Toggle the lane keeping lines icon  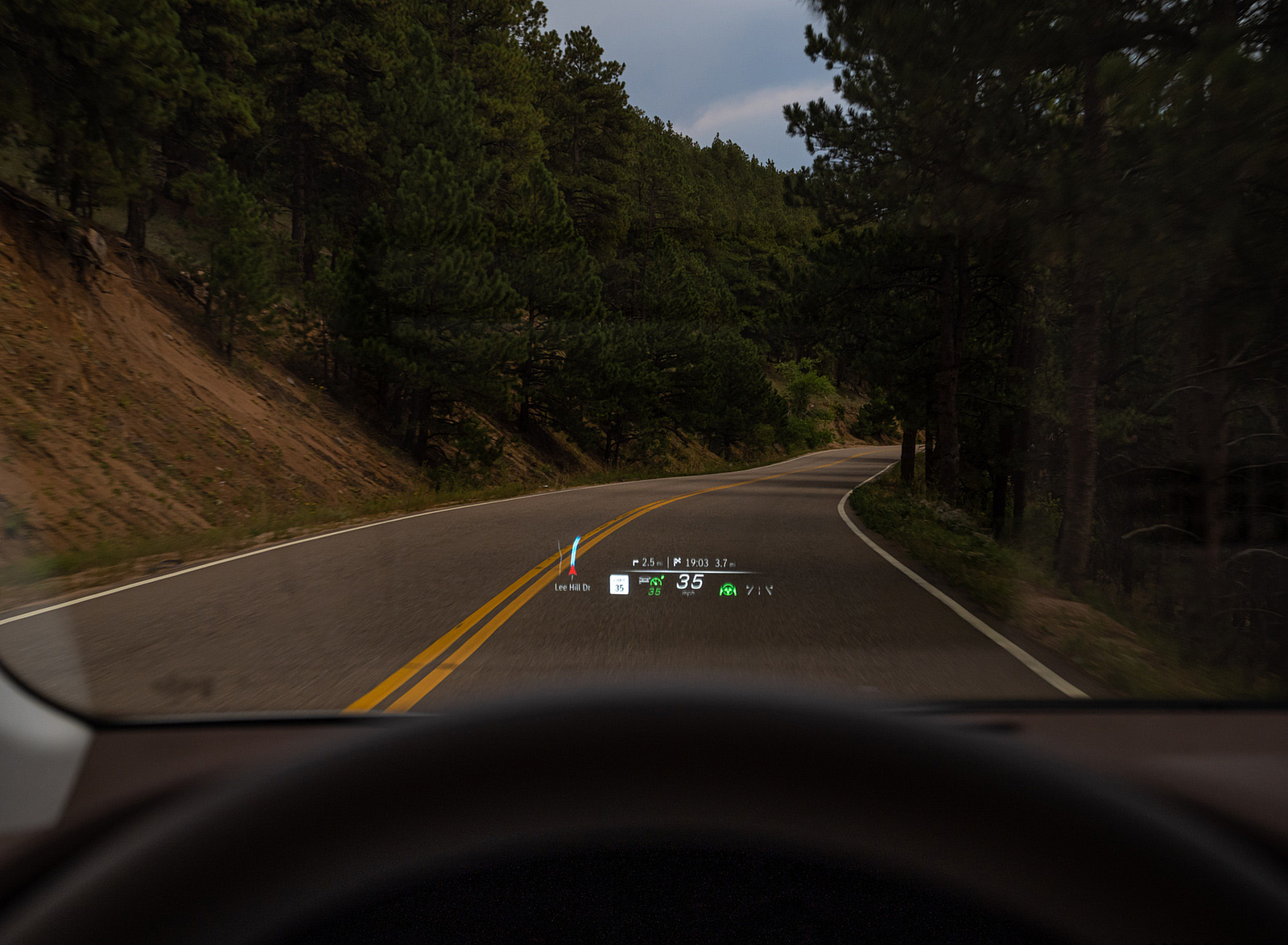tap(759, 590)
